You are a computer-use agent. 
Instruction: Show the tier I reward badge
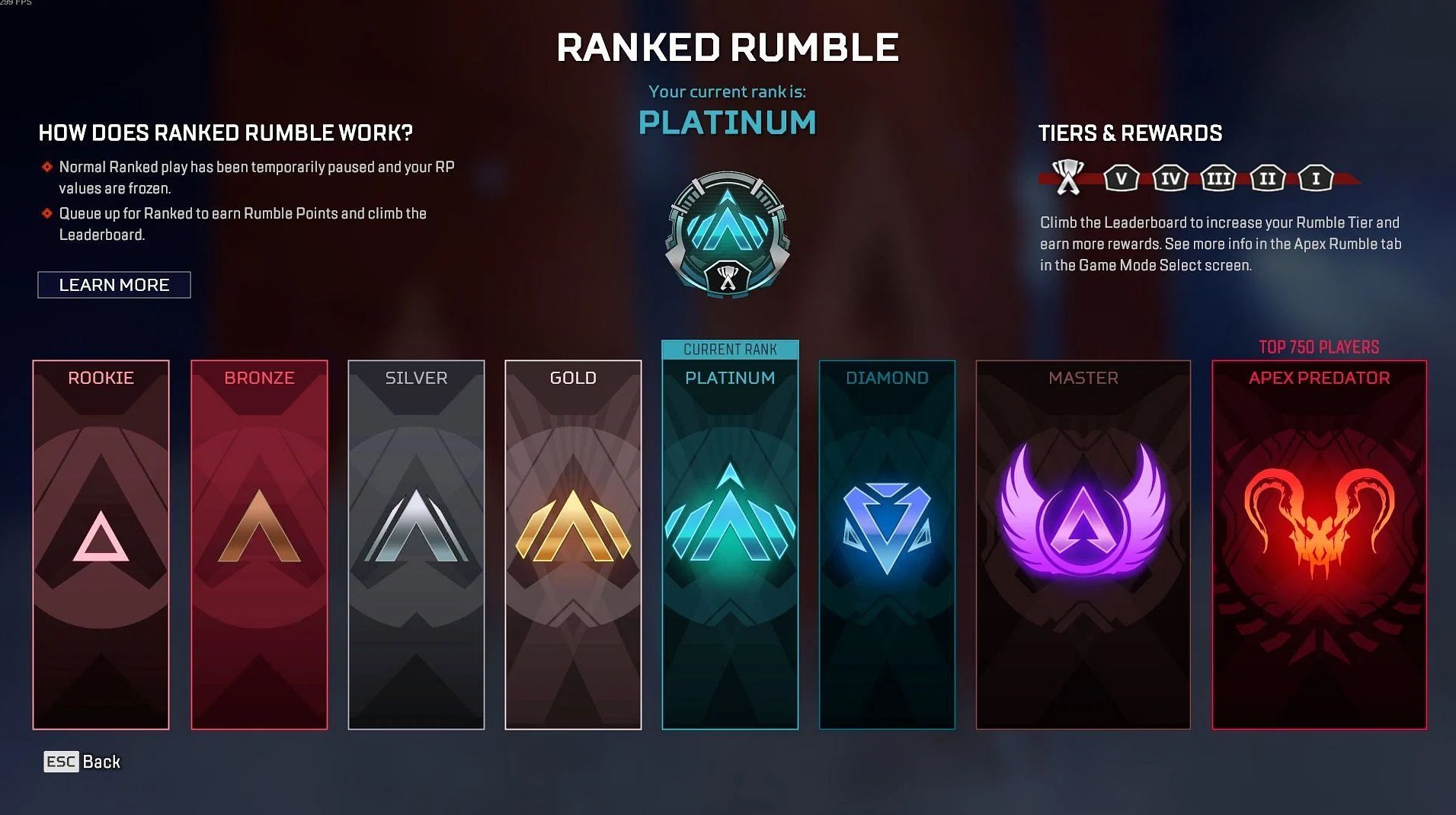tap(1315, 179)
